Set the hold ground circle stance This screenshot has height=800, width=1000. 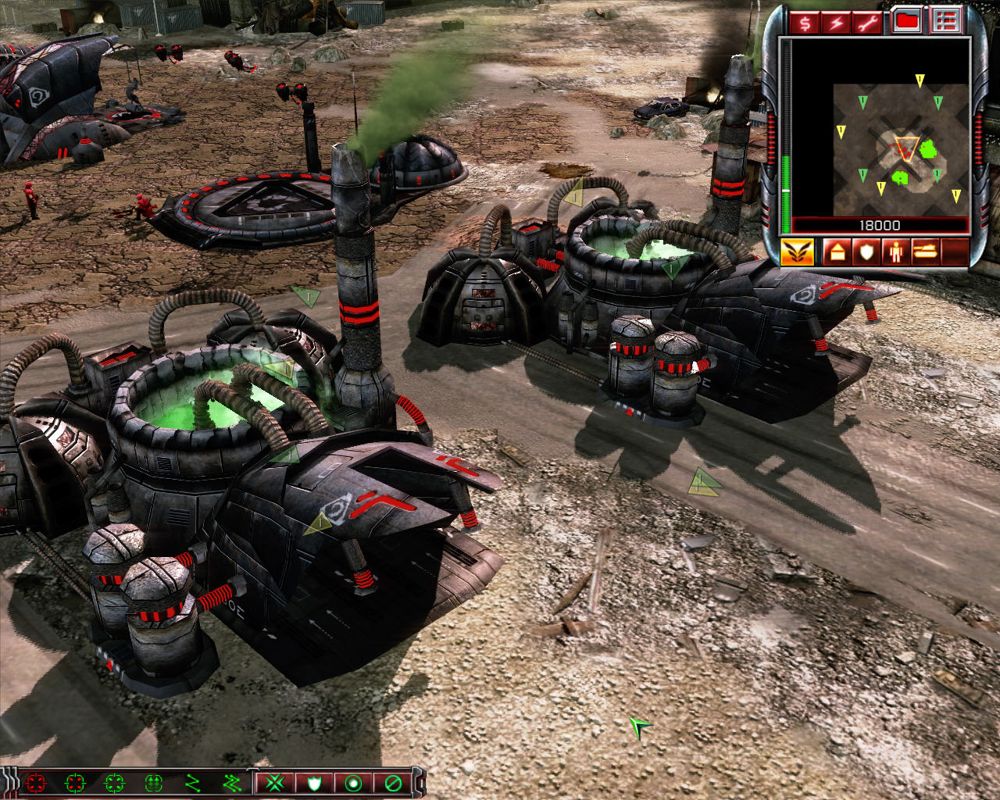point(353,783)
